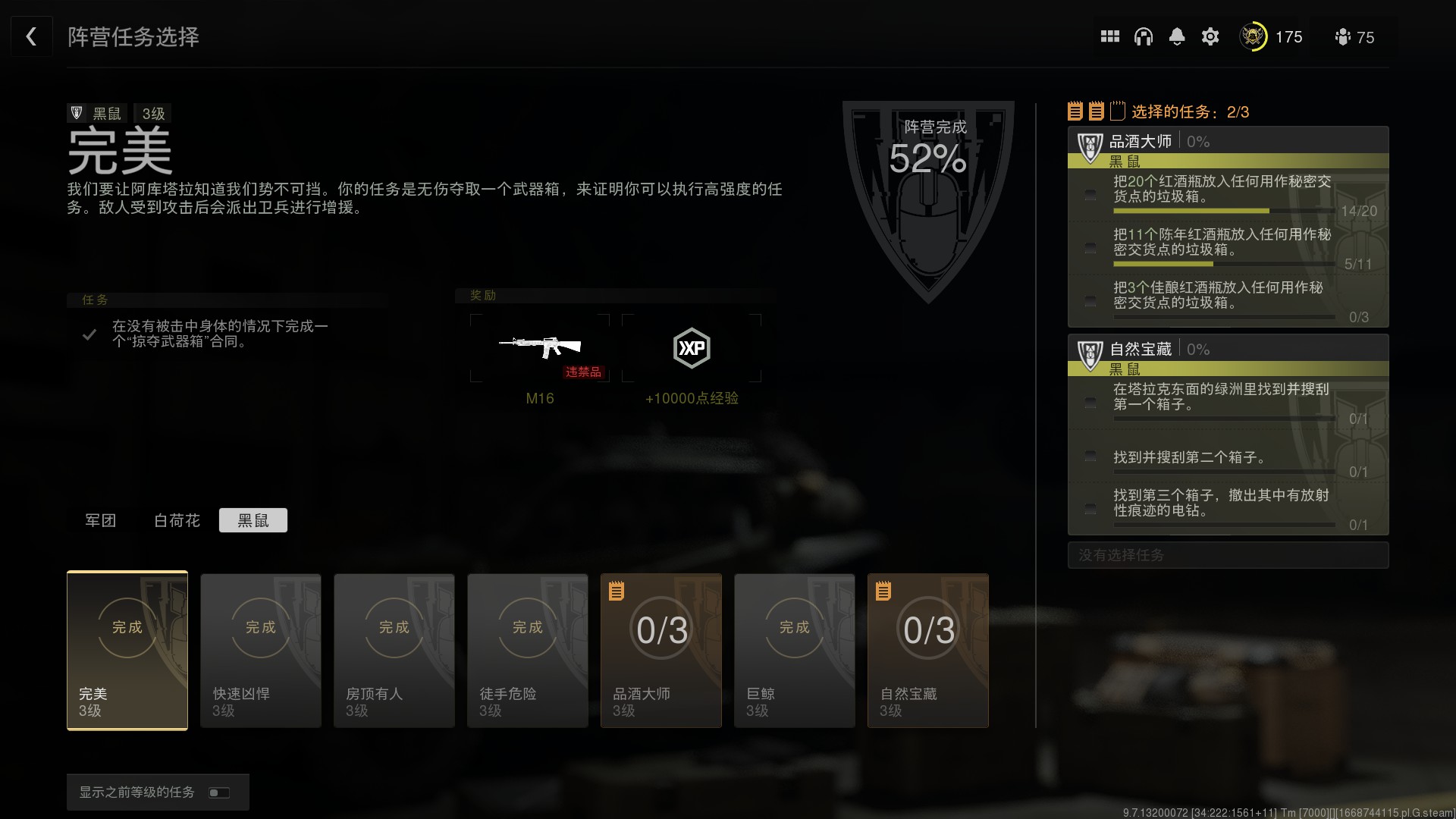
Task: Open the 房顶有人 mission tile
Action: 394,651
